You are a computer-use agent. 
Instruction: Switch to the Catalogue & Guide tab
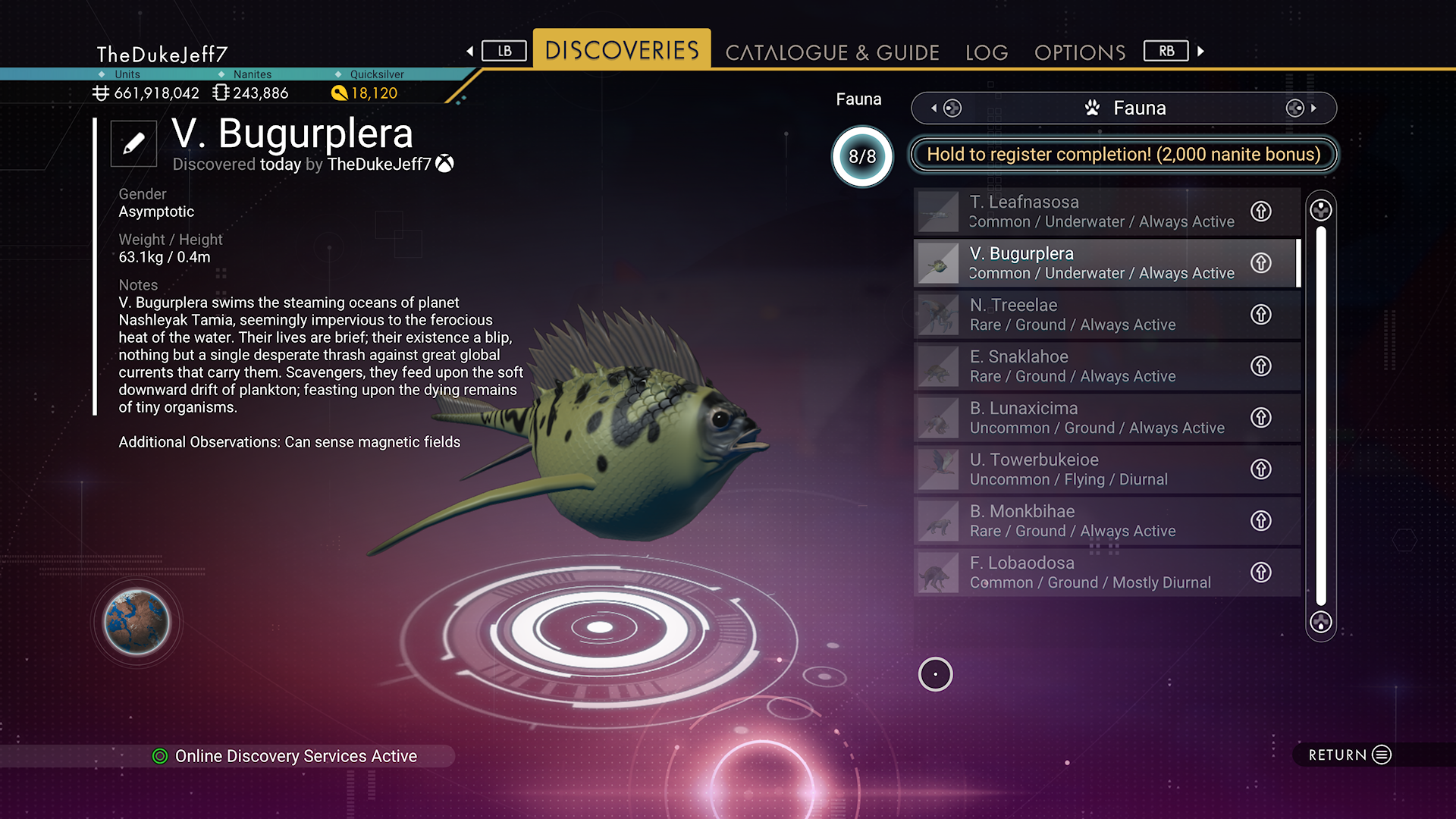832,52
